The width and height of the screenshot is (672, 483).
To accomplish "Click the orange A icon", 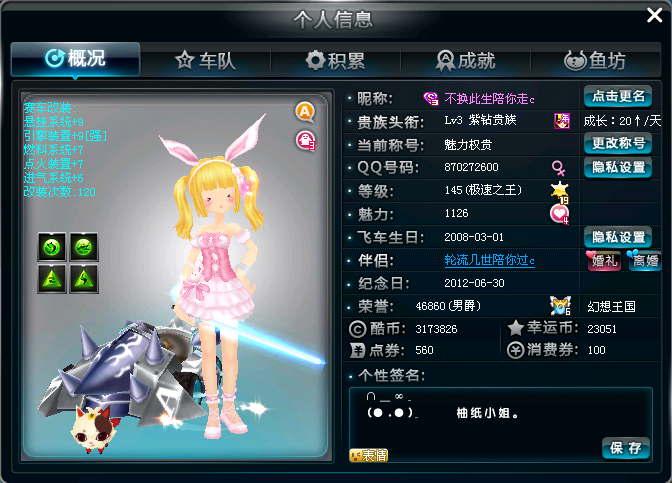I will pos(304,111).
